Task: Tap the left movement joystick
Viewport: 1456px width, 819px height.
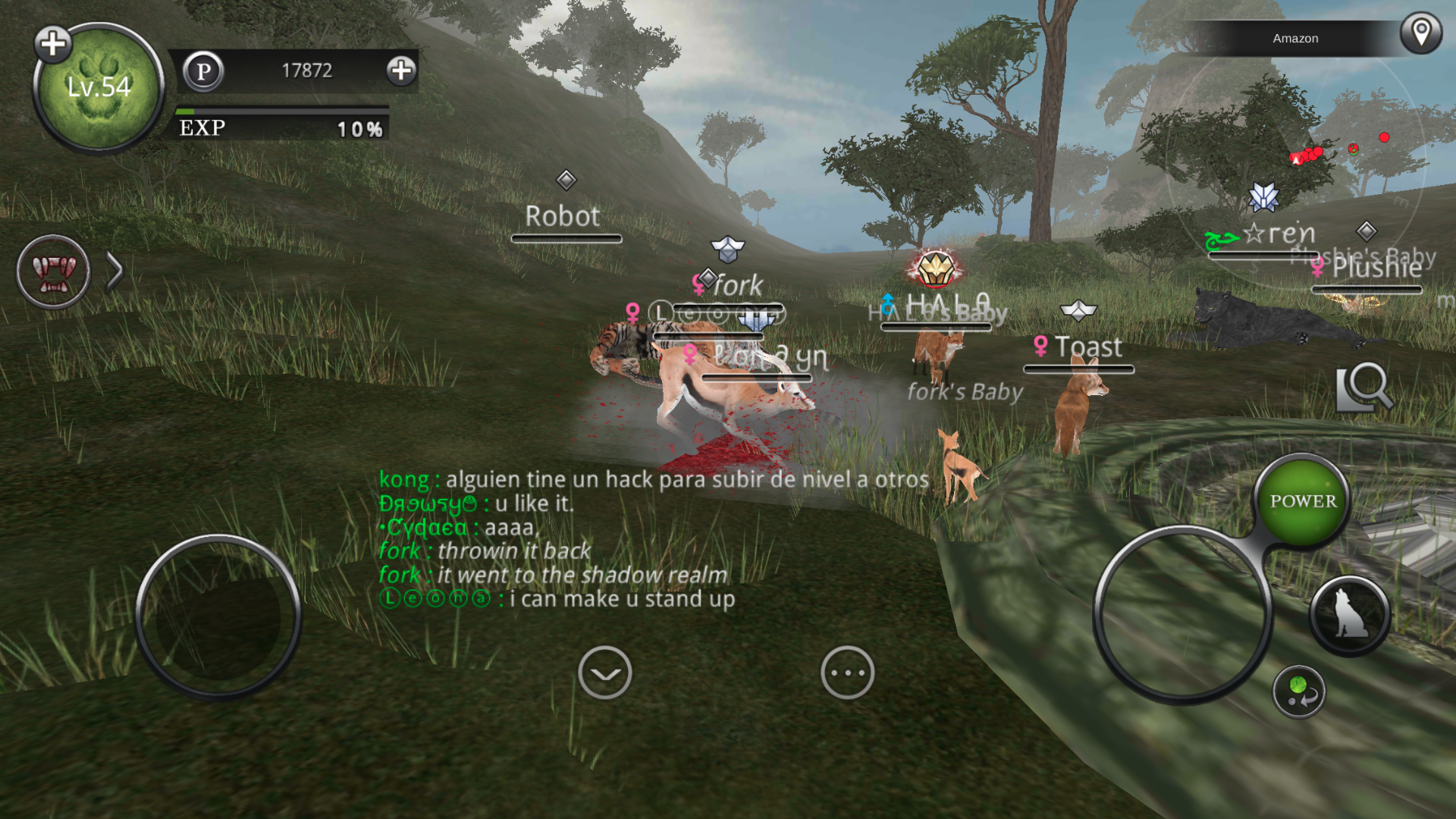Action: (x=218, y=616)
